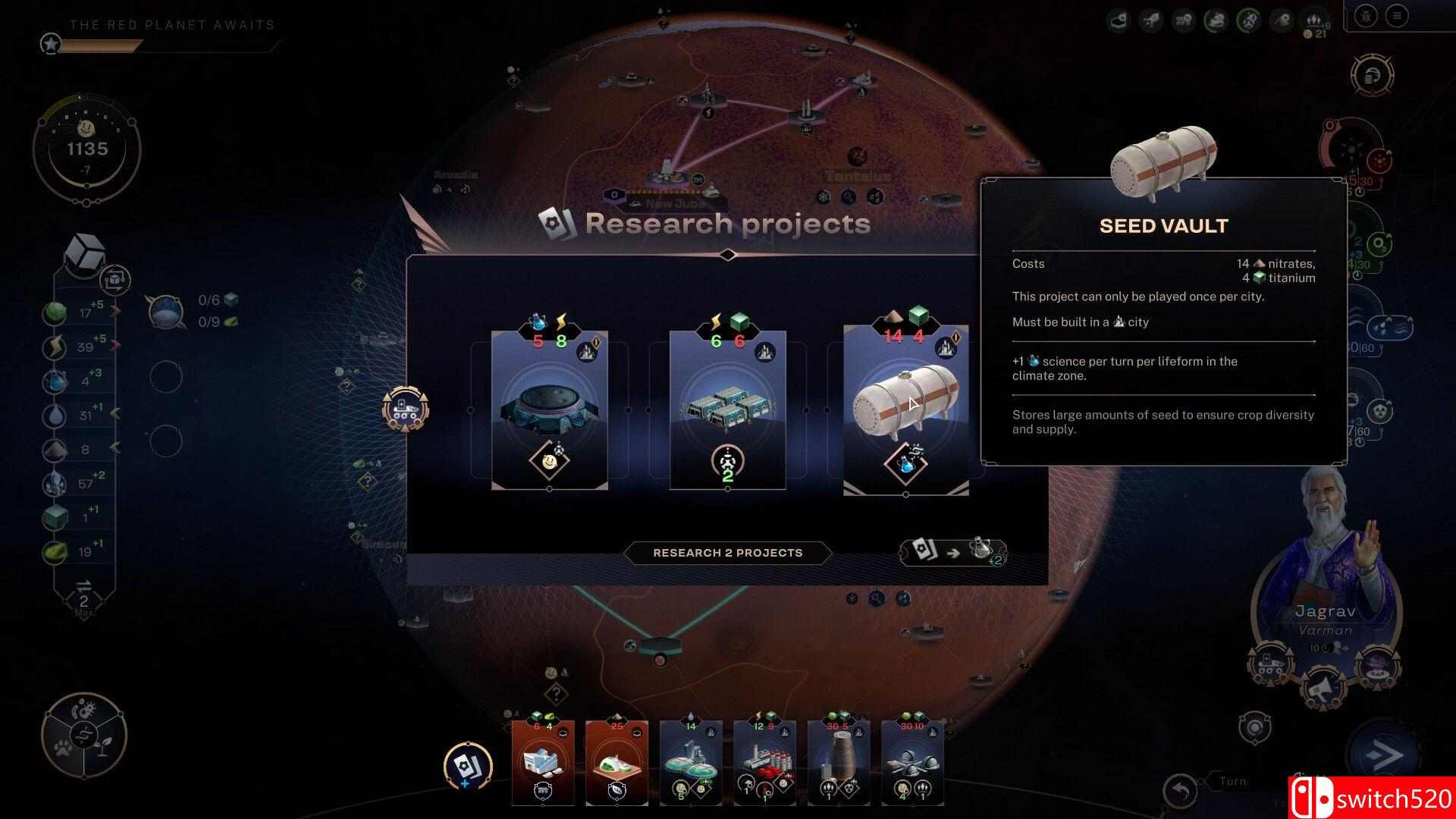The image size is (1456, 819).
Task: Click the orange progress bar under the star emblem
Action: point(102,45)
